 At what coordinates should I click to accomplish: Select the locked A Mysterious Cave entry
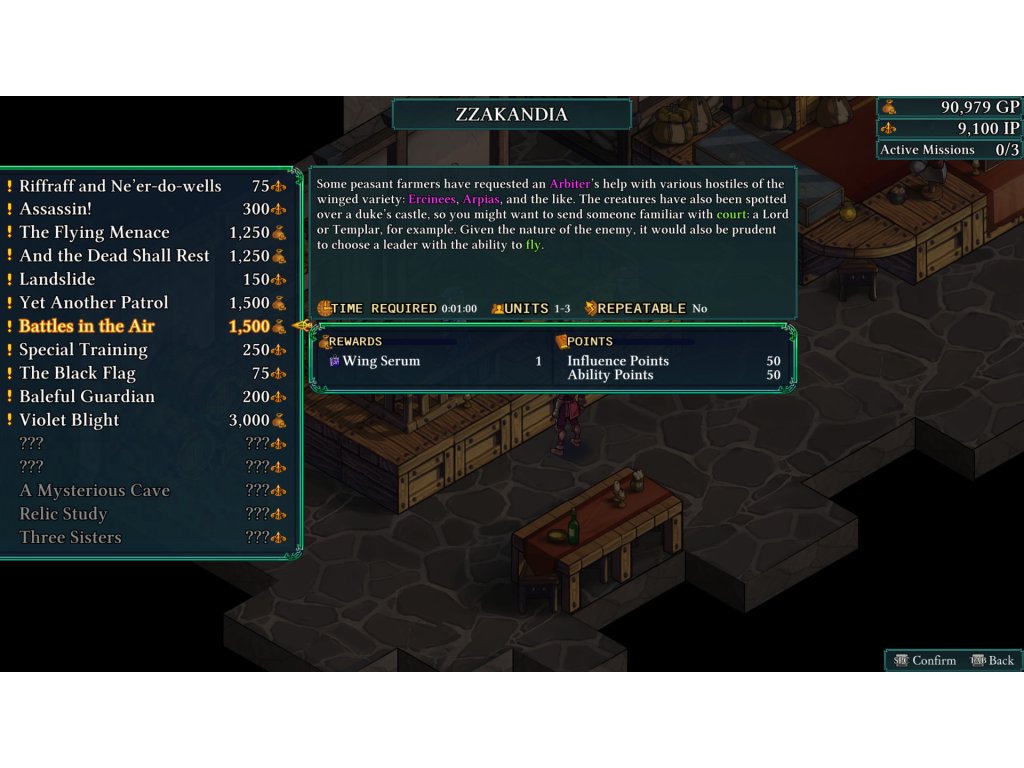point(95,491)
